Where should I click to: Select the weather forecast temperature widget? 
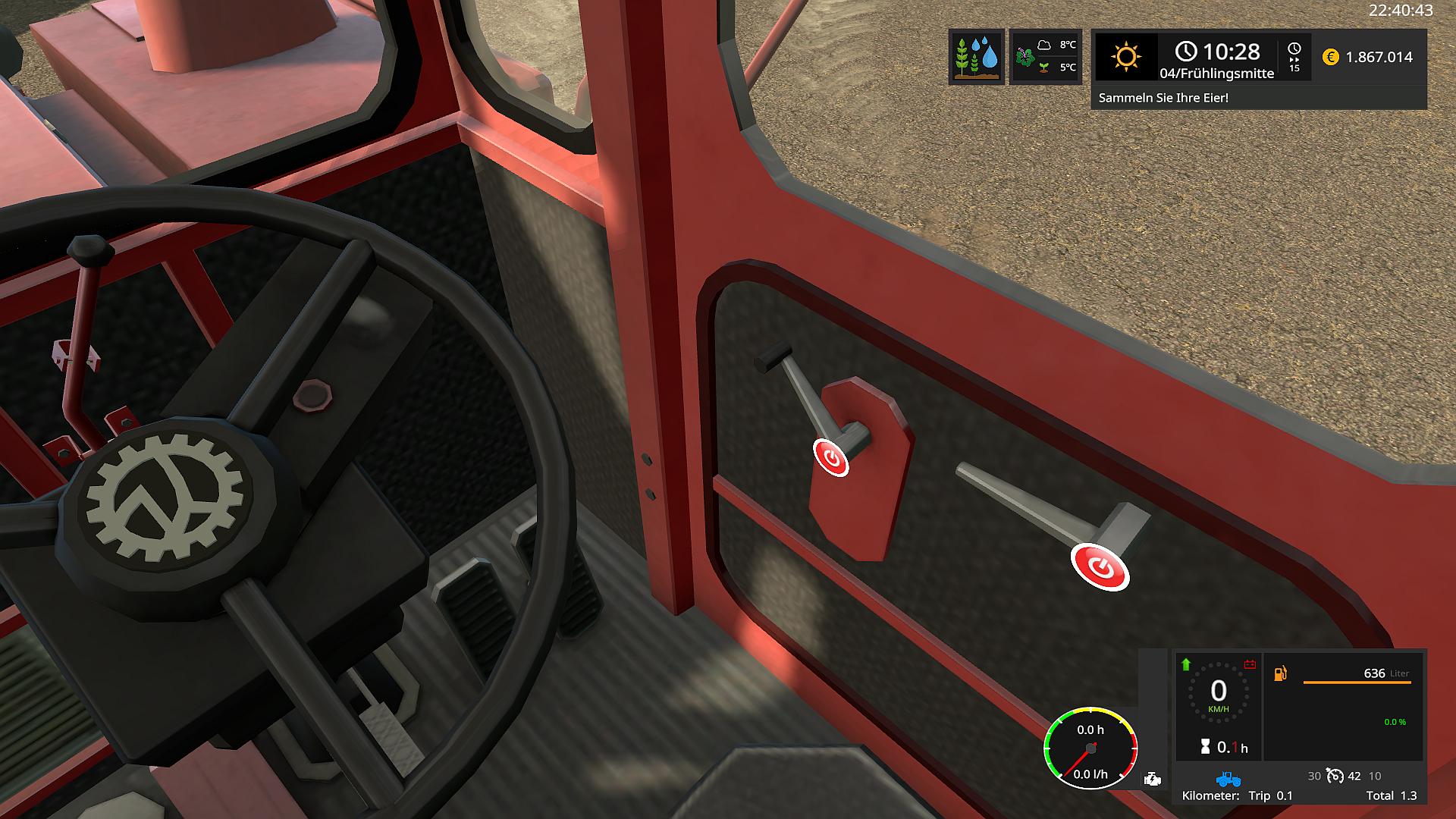1046,57
